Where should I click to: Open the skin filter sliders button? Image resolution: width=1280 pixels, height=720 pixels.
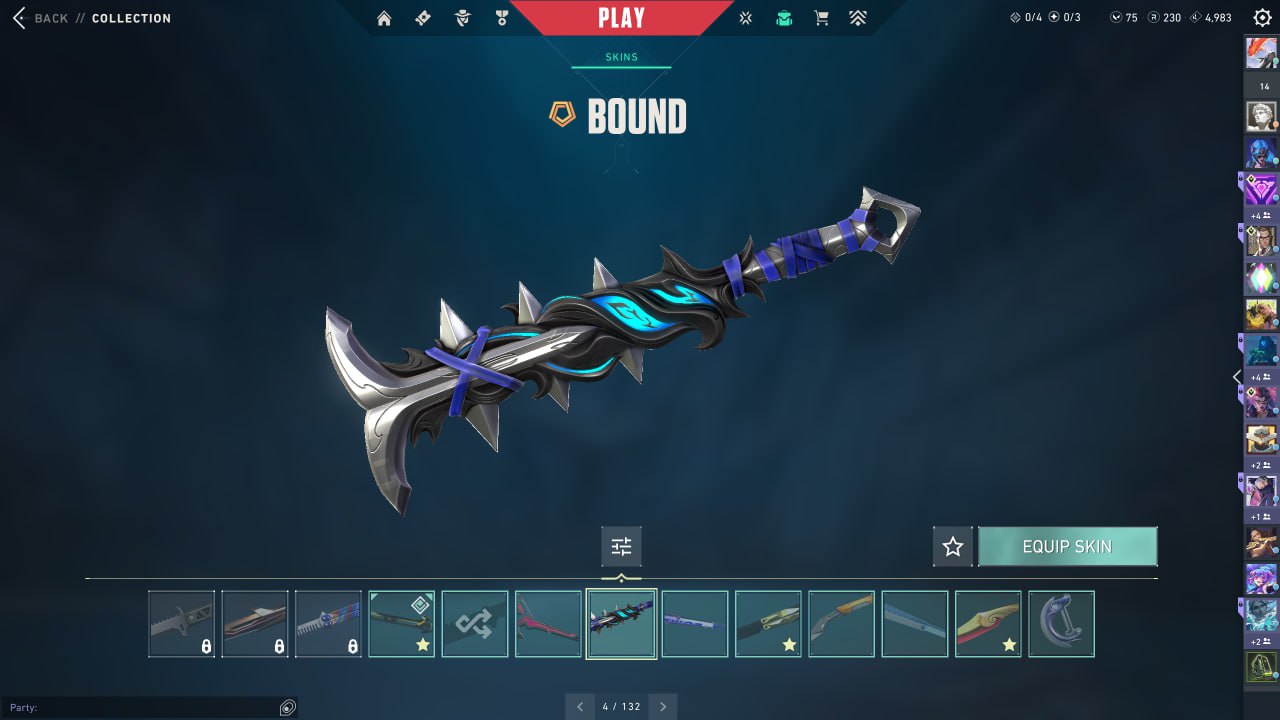[621, 547]
